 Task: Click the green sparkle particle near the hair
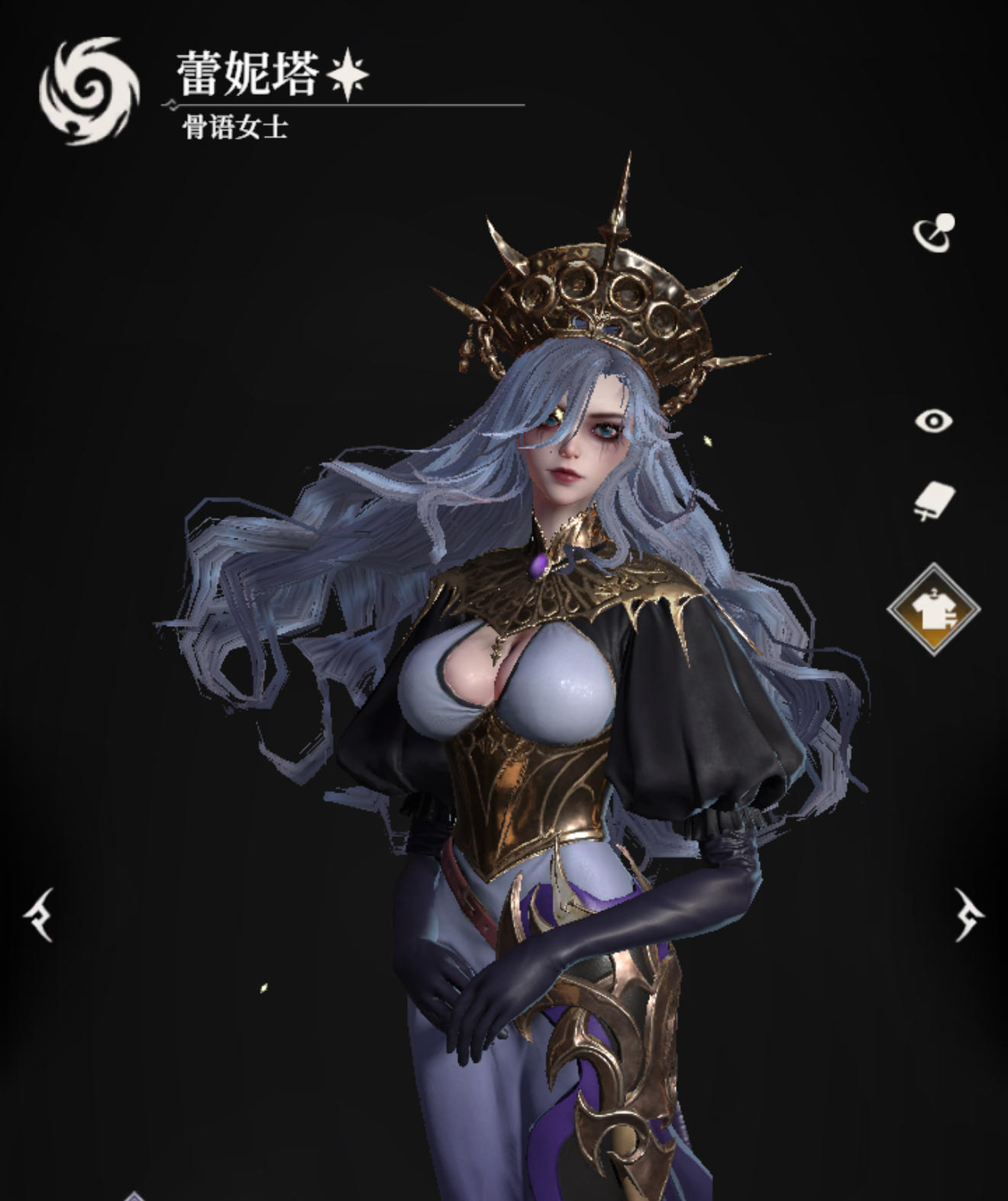click(709, 441)
